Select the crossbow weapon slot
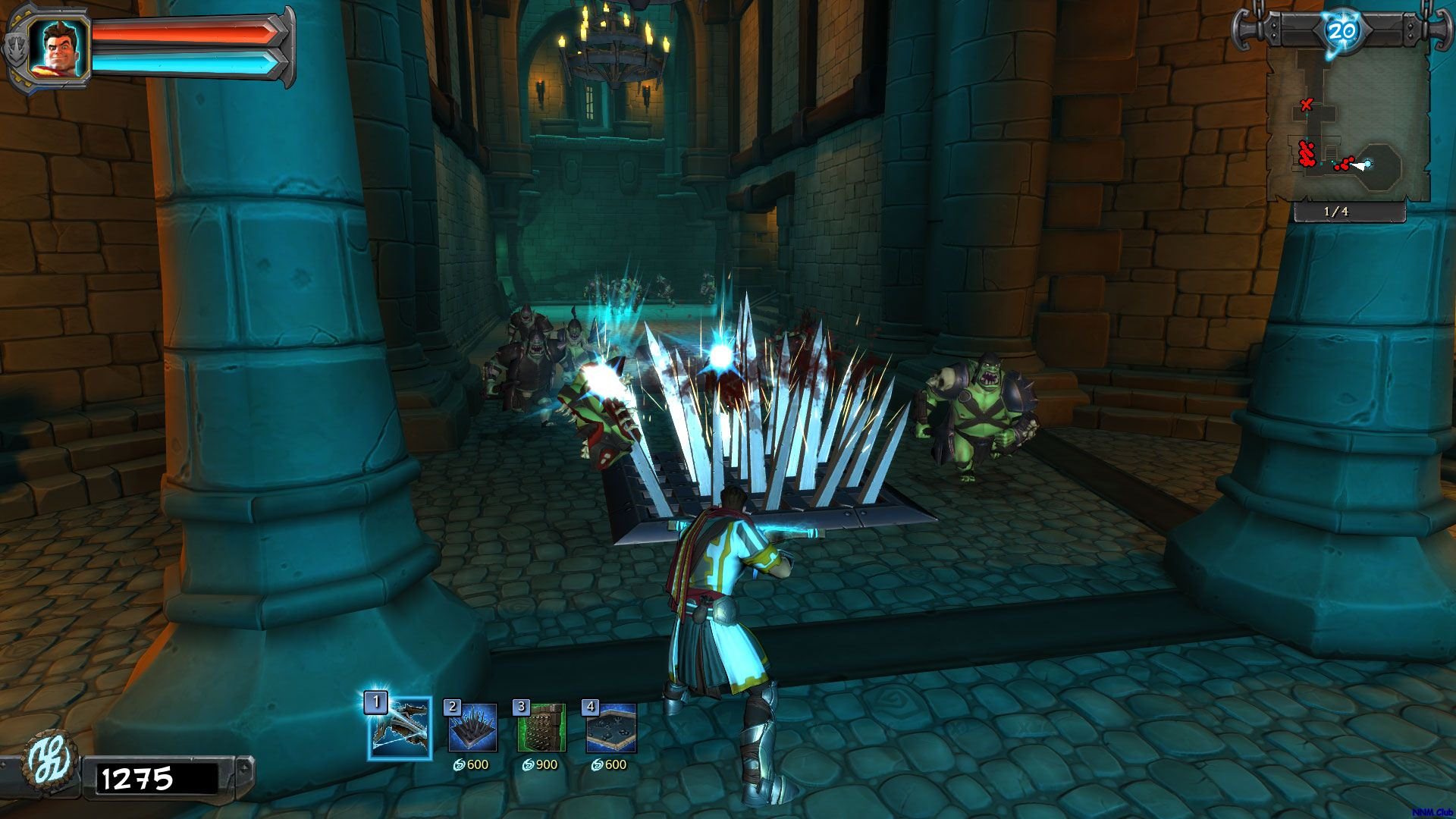Image resolution: width=1456 pixels, height=819 pixels. click(x=400, y=729)
